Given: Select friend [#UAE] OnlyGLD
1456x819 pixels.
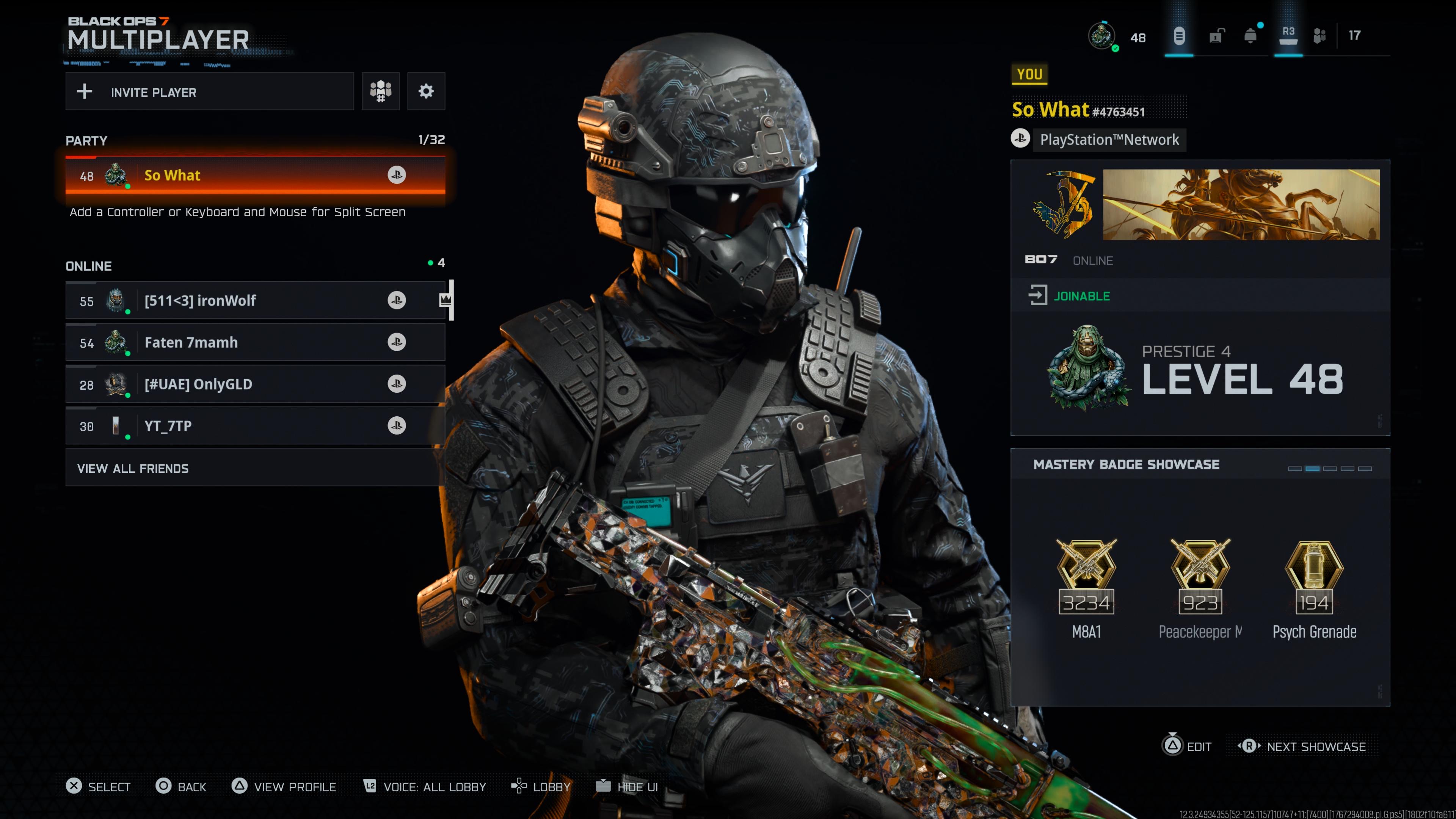Looking at the screenshot, I should tap(255, 384).
